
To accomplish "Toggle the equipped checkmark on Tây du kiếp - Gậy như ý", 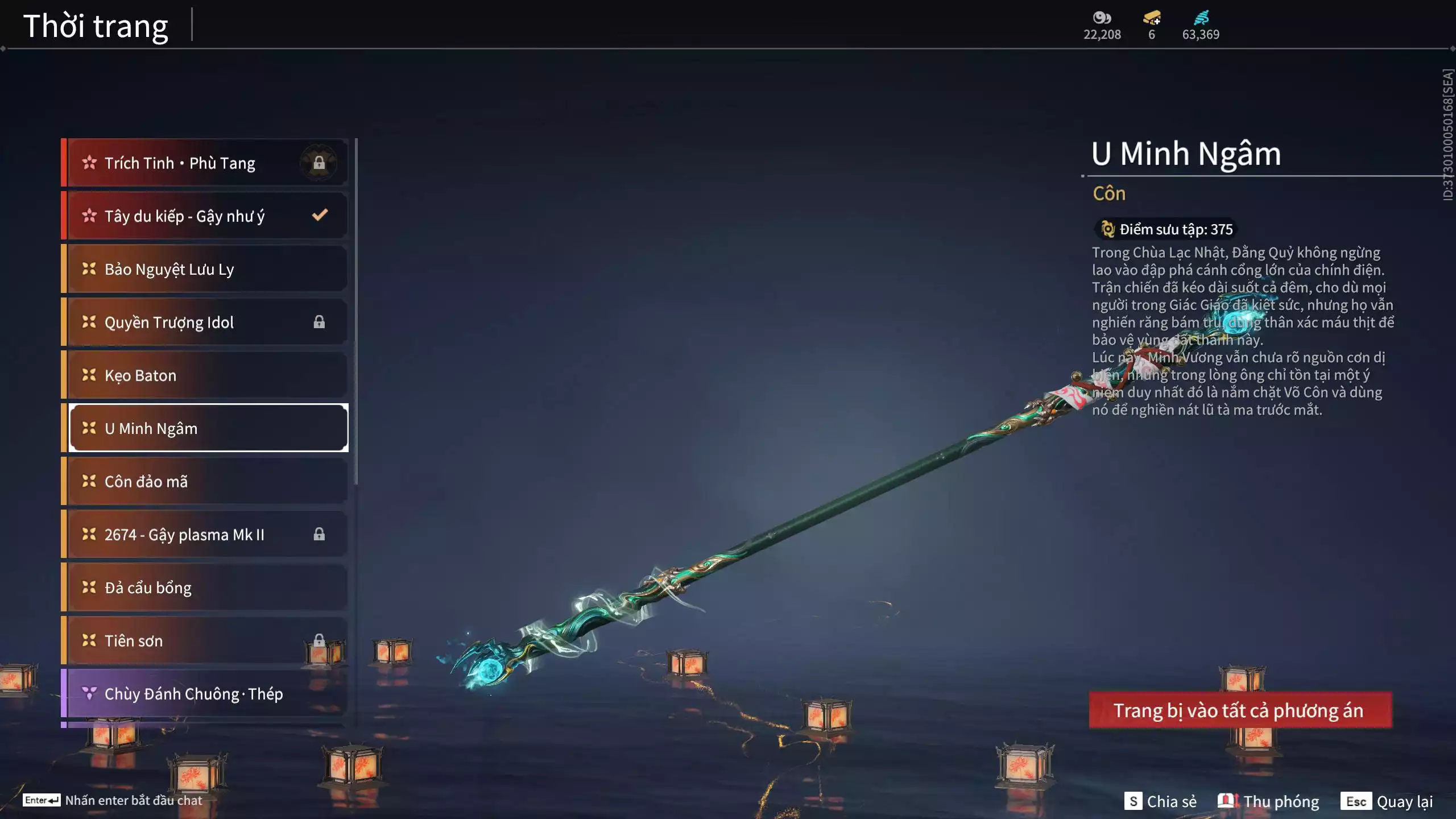I will [x=320, y=215].
